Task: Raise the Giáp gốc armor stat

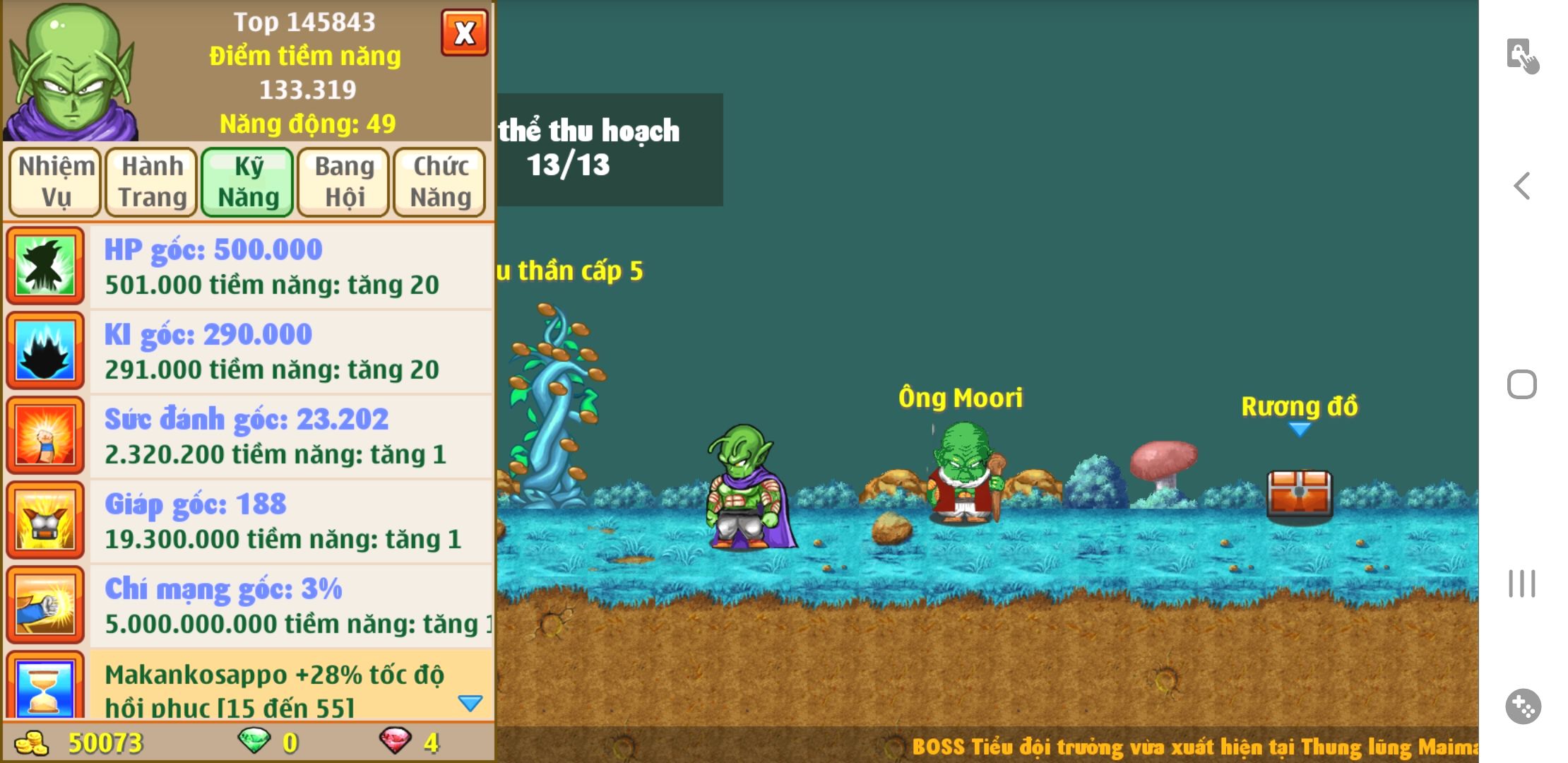Action: click(x=290, y=521)
